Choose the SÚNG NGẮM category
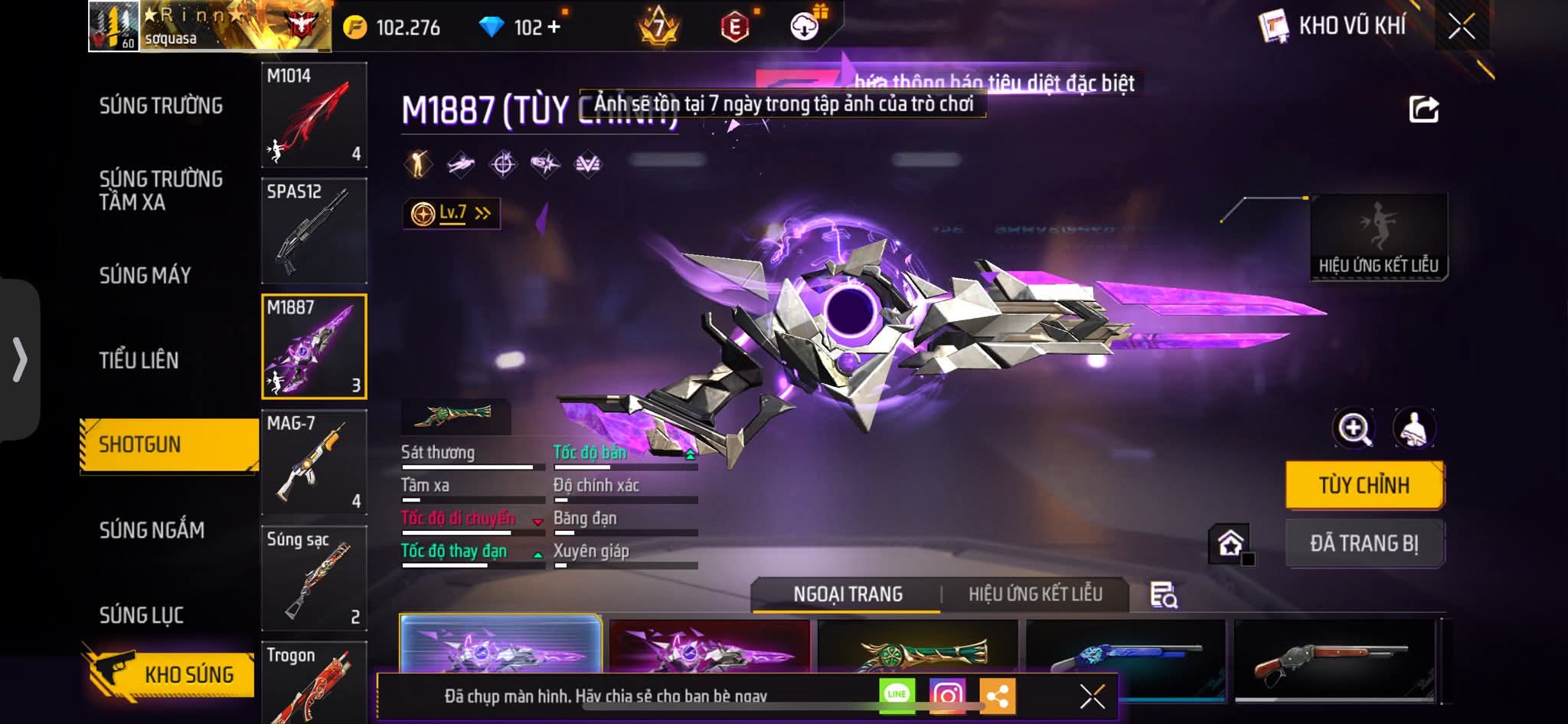Screen dimensions: 1568x724 pyautogui.click(x=152, y=529)
